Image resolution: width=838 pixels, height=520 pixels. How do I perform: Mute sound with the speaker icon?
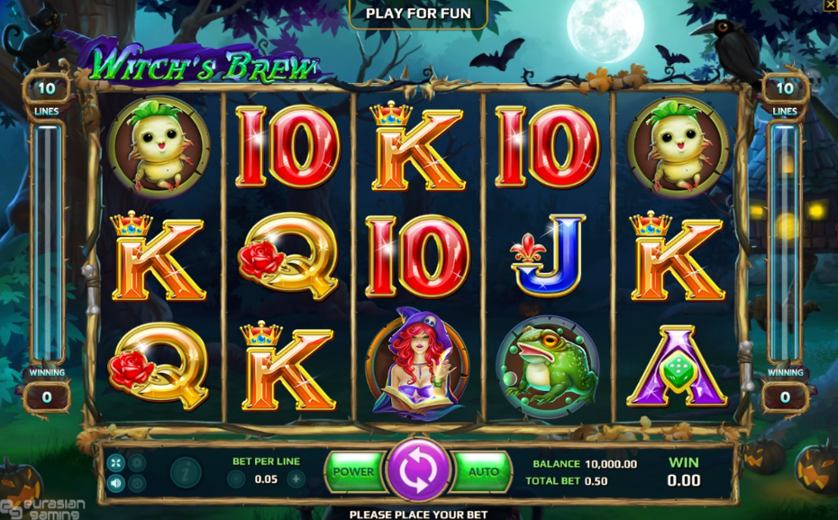[117, 483]
